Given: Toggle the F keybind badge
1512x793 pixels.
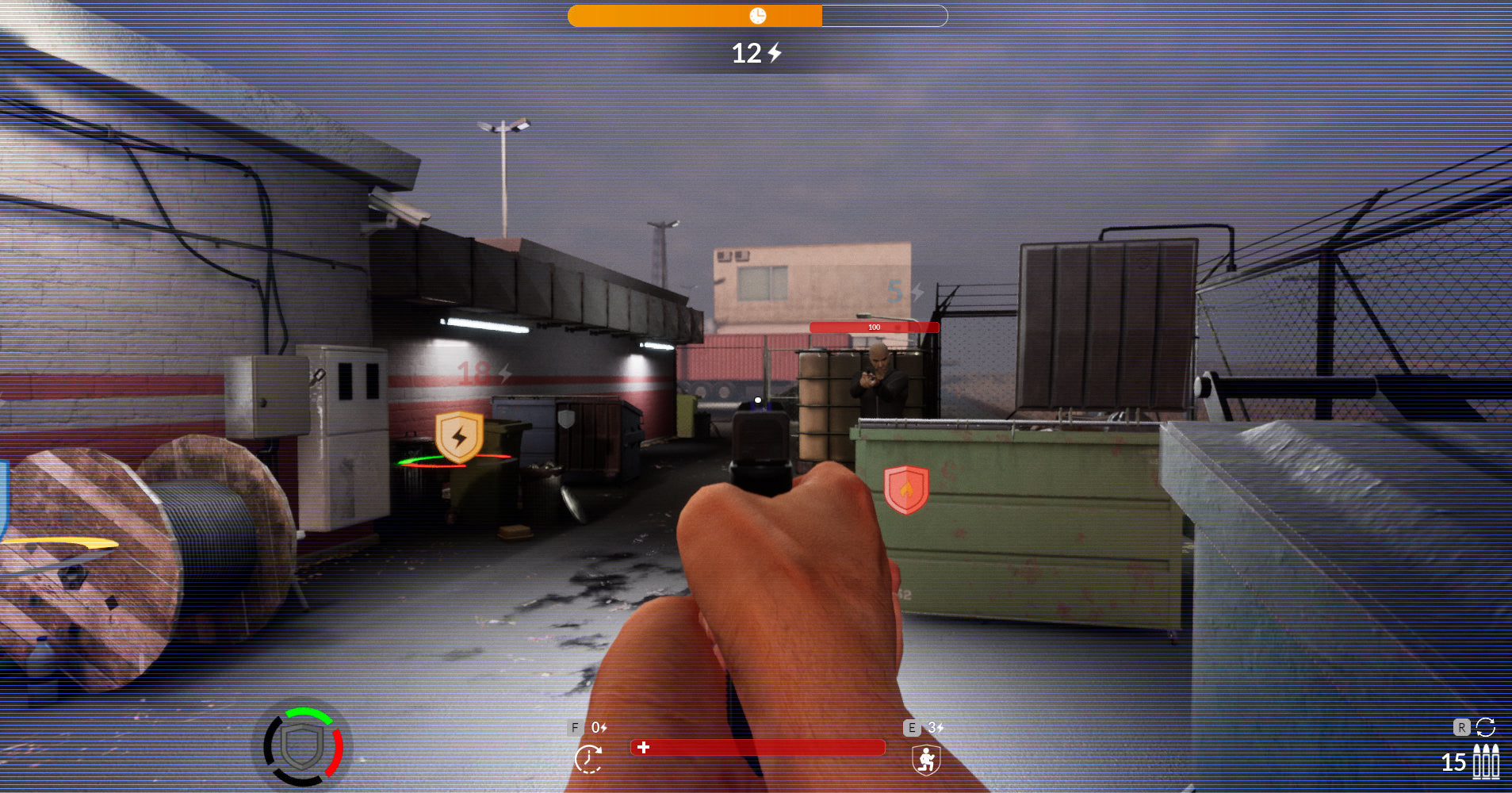Looking at the screenshot, I should click(x=575, y=726).
